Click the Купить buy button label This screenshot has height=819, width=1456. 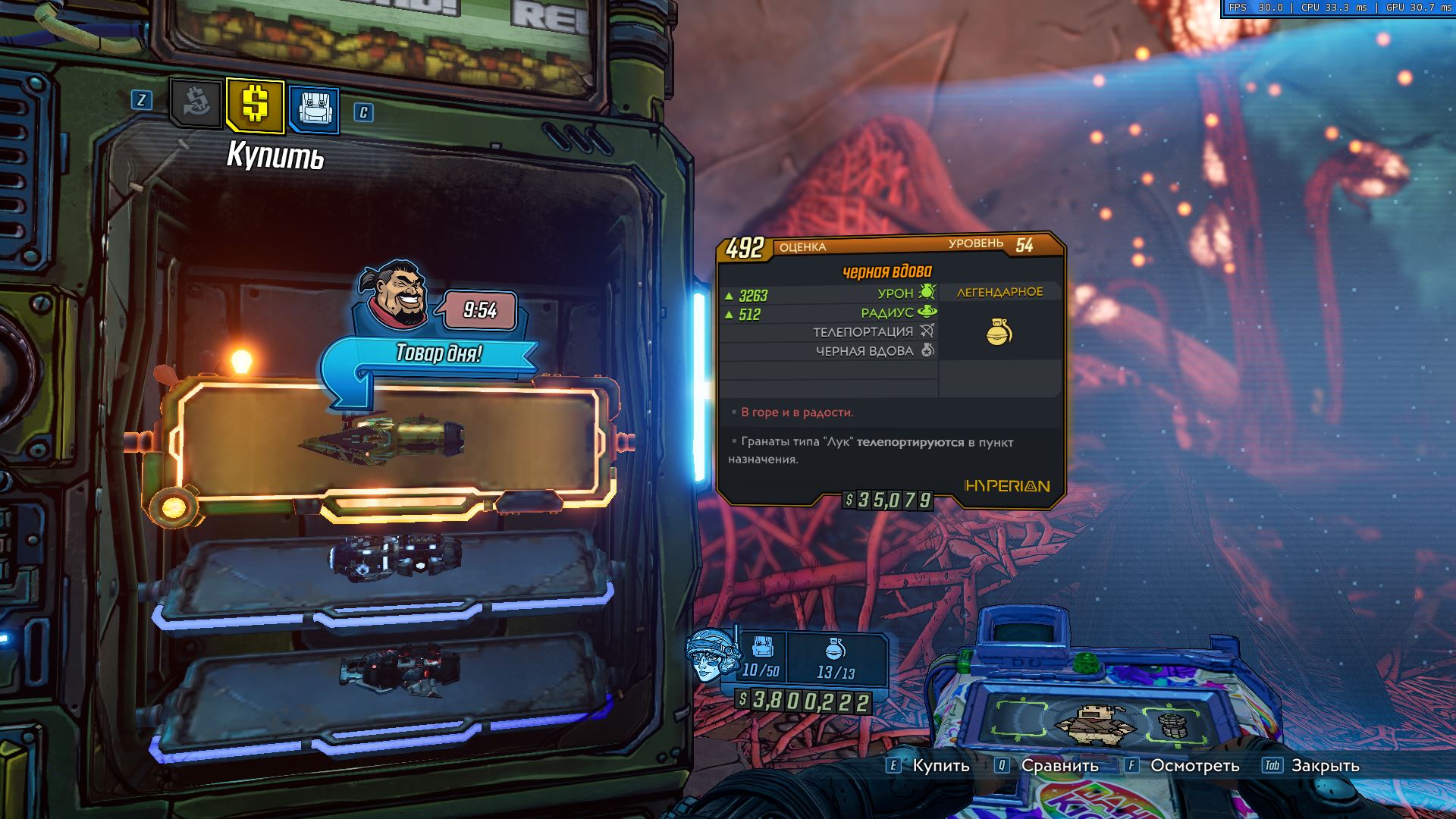click(940, 766)
